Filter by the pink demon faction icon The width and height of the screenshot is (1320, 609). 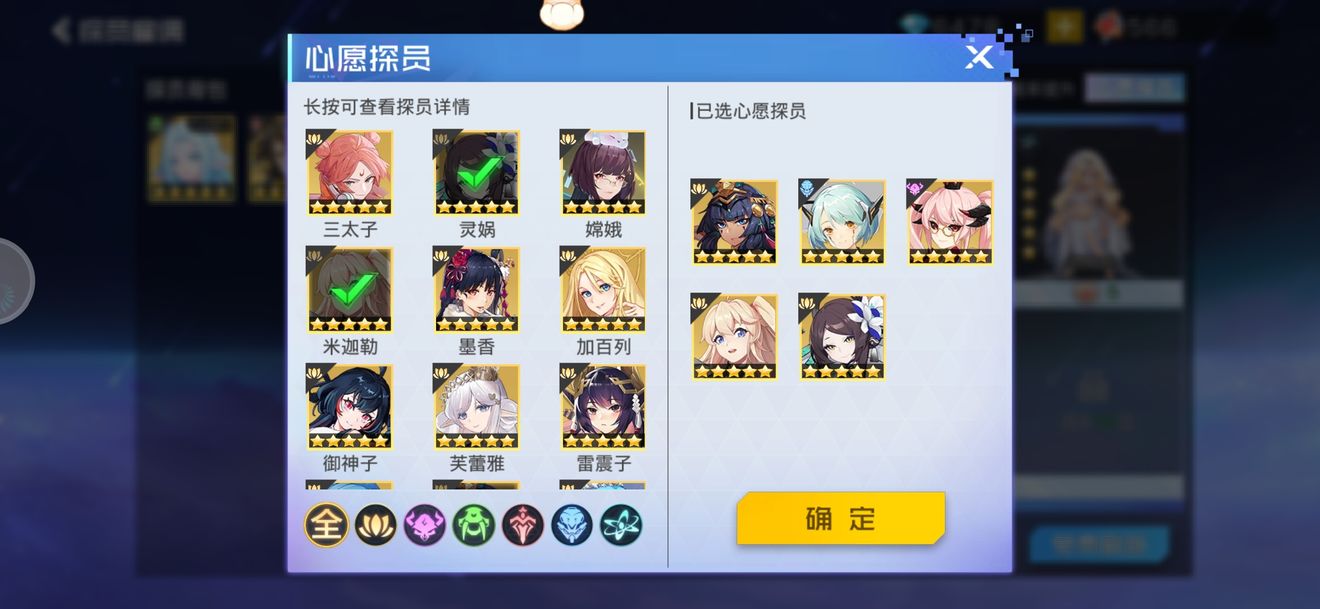pos(425,525)
